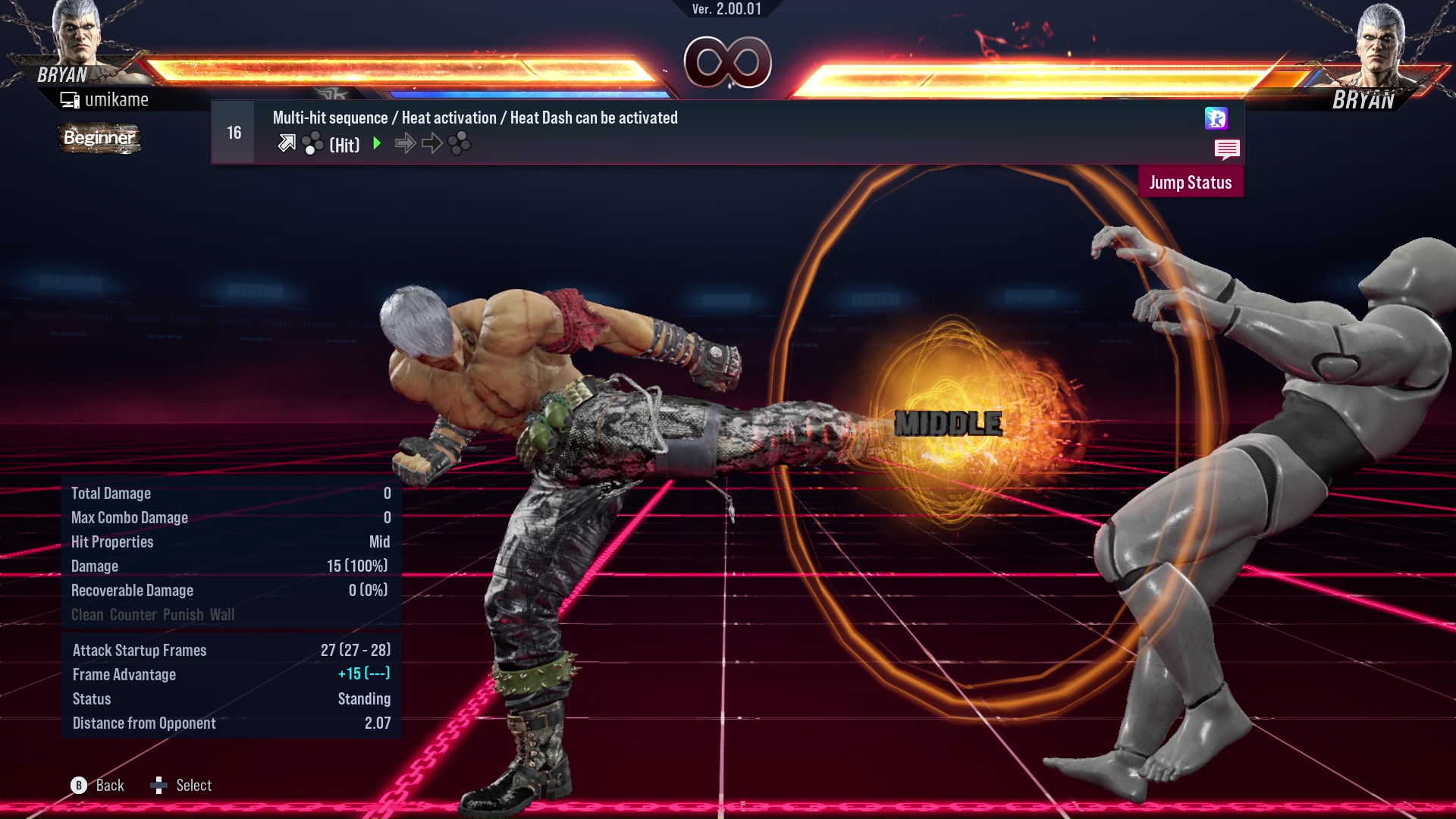Click the Jump Status tag
This screenshot has width=1456, height=819.
point(1190,182)
